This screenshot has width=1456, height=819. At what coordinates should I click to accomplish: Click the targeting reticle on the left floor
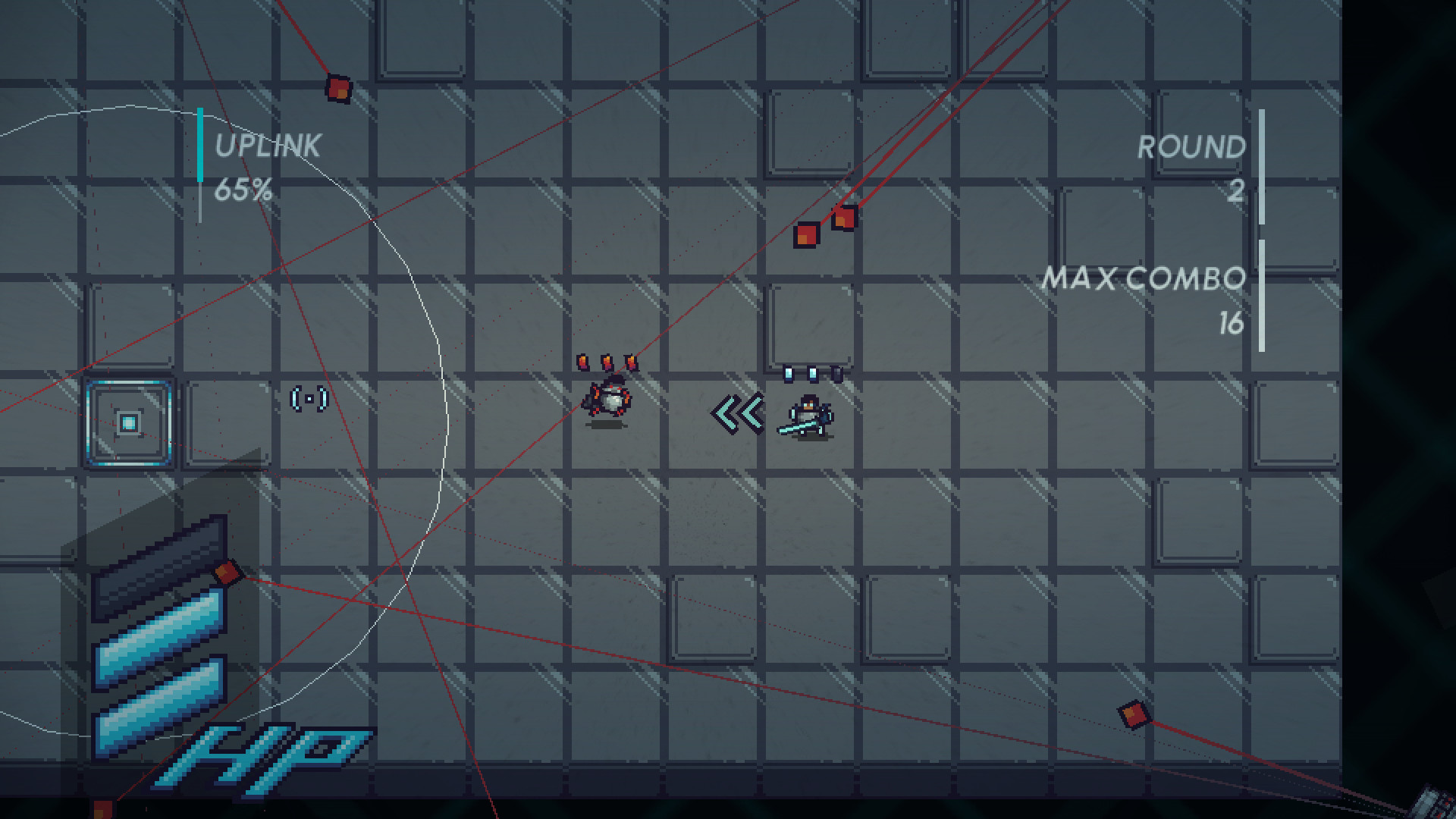point(310,400)
